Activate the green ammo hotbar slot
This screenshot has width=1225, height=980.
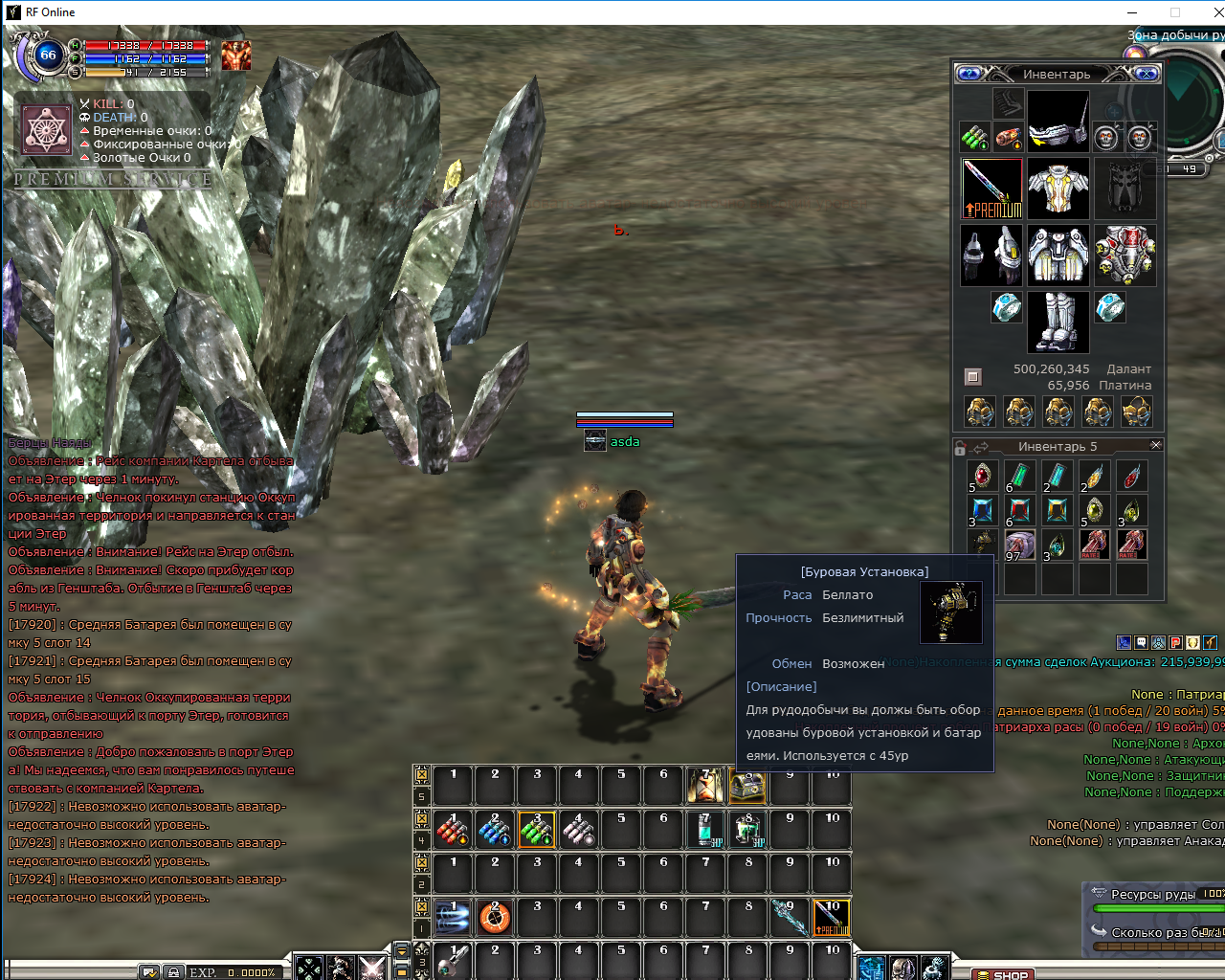[x=537, y=830]
